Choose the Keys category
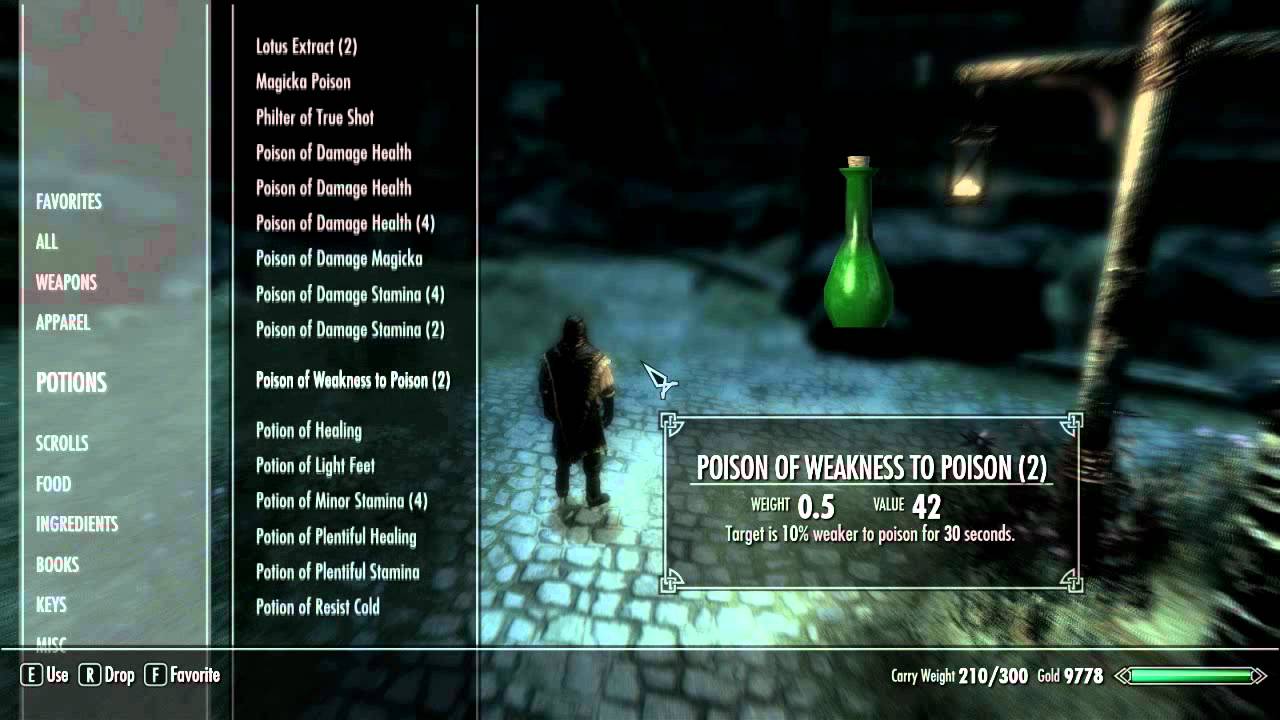 (x=51, y=605)
